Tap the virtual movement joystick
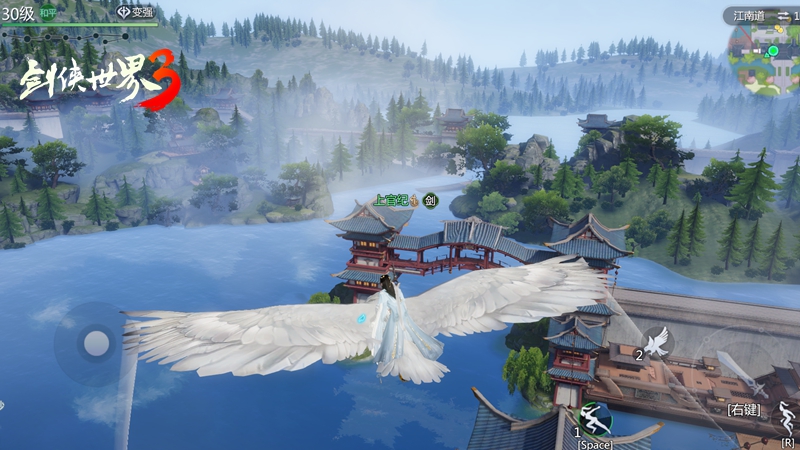Image resolution: width=800 pixels, height=450 pixels. pyautogui.click(x=96, y=343)
